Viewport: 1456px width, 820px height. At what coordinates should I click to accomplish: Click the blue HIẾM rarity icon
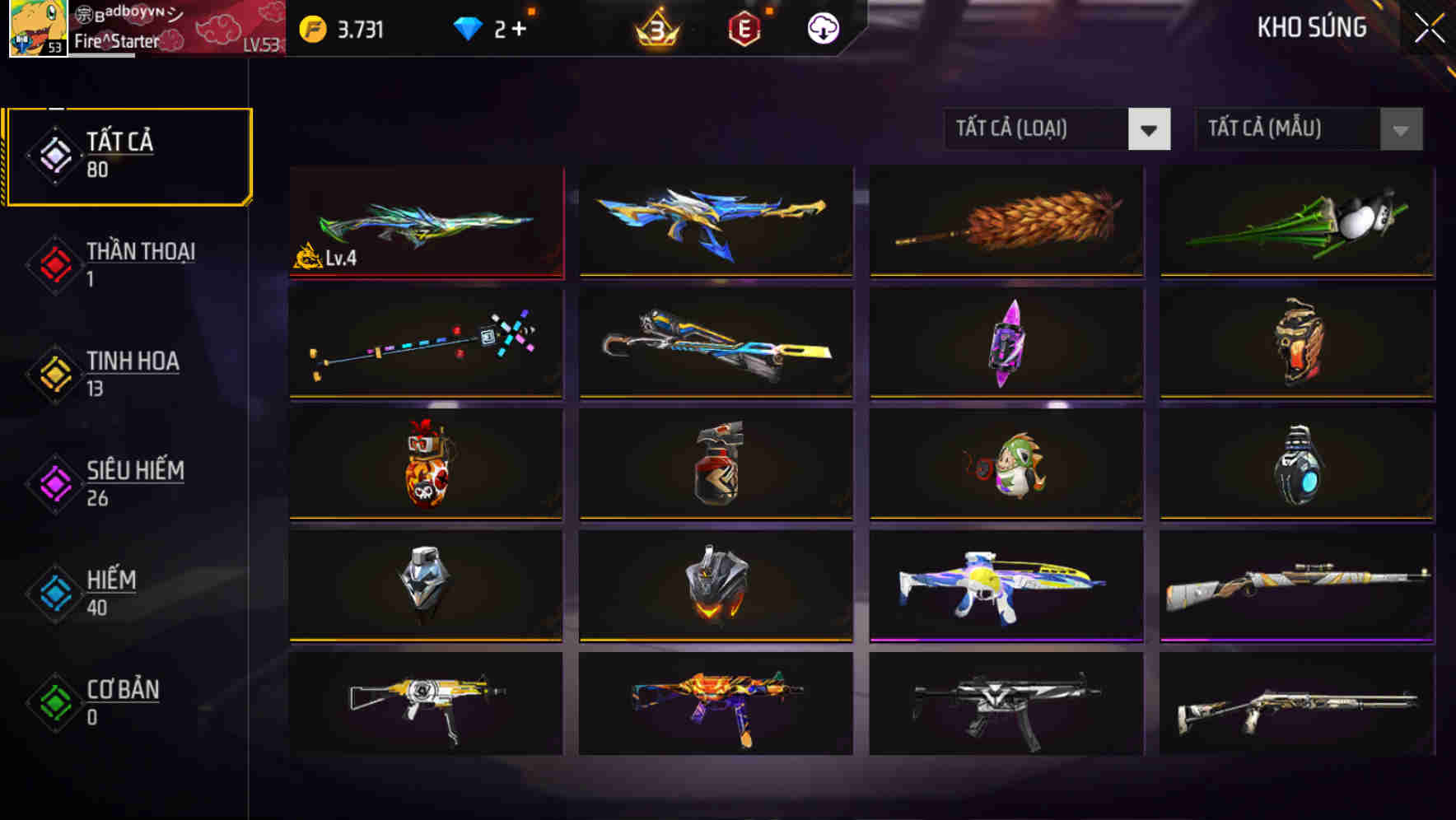(x=54, y=594)
